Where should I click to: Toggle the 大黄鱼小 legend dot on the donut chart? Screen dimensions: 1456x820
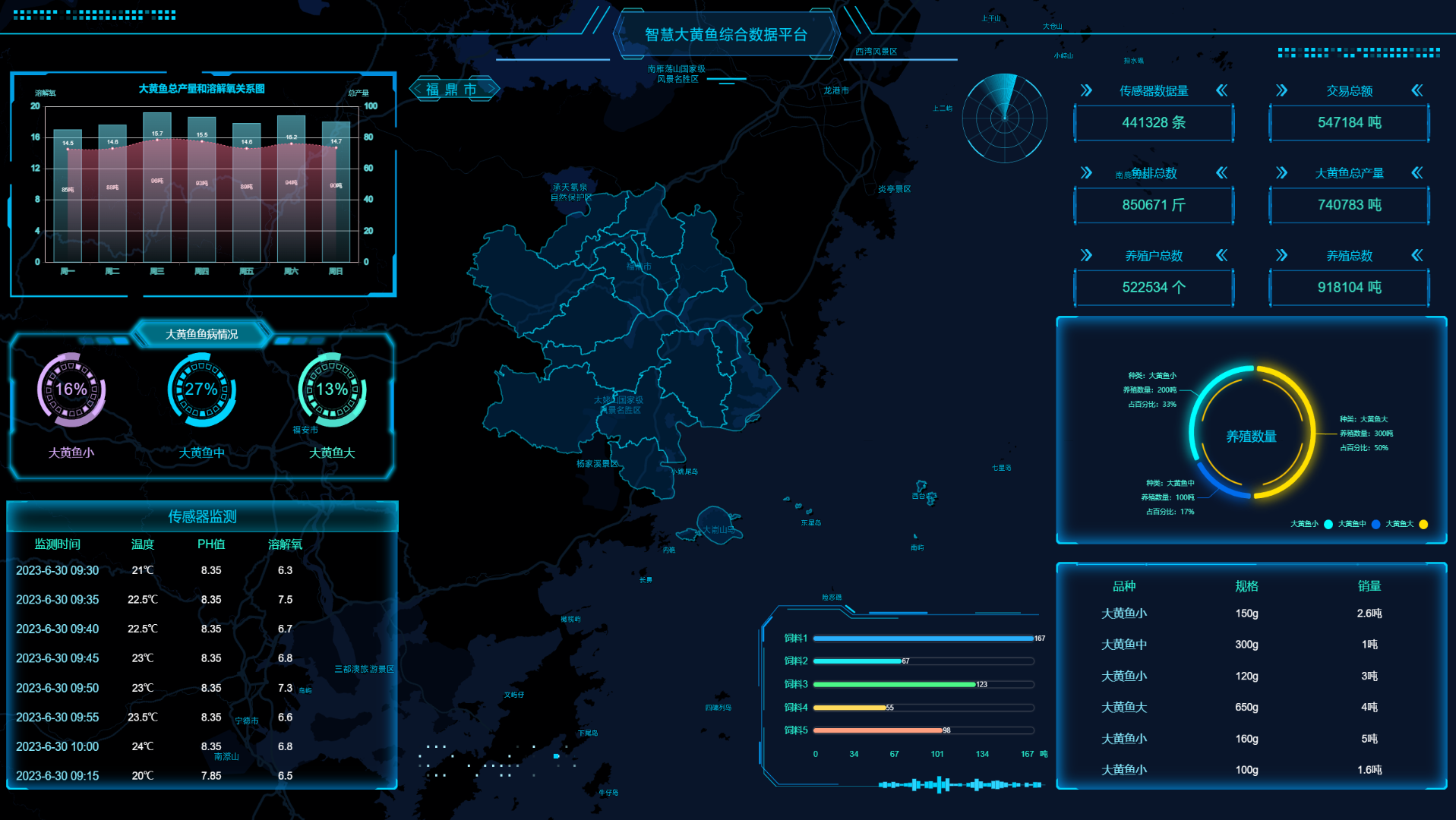1328,523
